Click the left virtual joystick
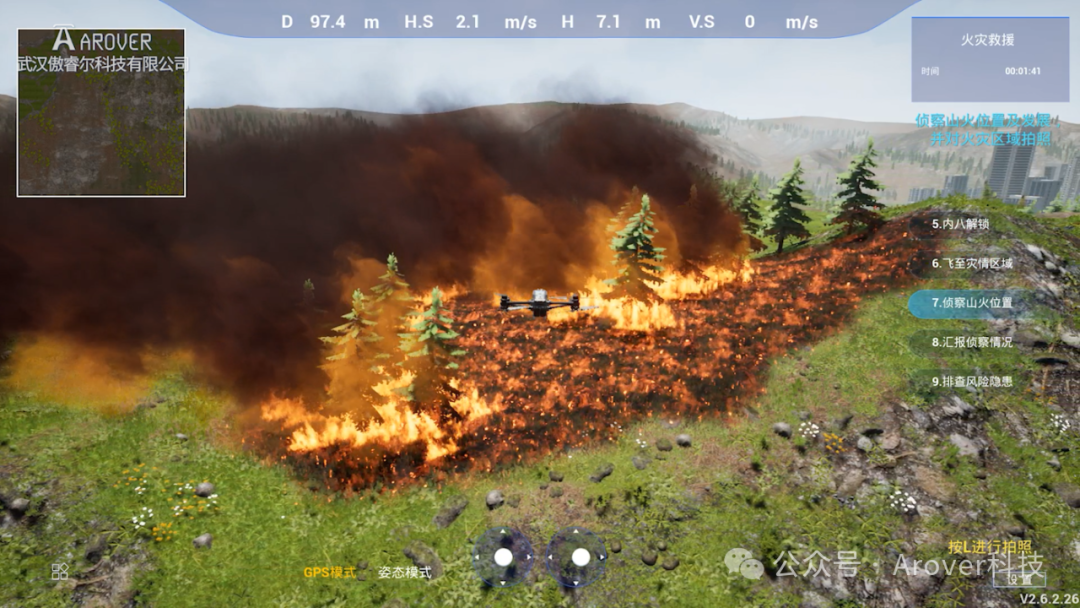Image resolution: width=1080 pixels, height=608 pixels. pos(503,557)
